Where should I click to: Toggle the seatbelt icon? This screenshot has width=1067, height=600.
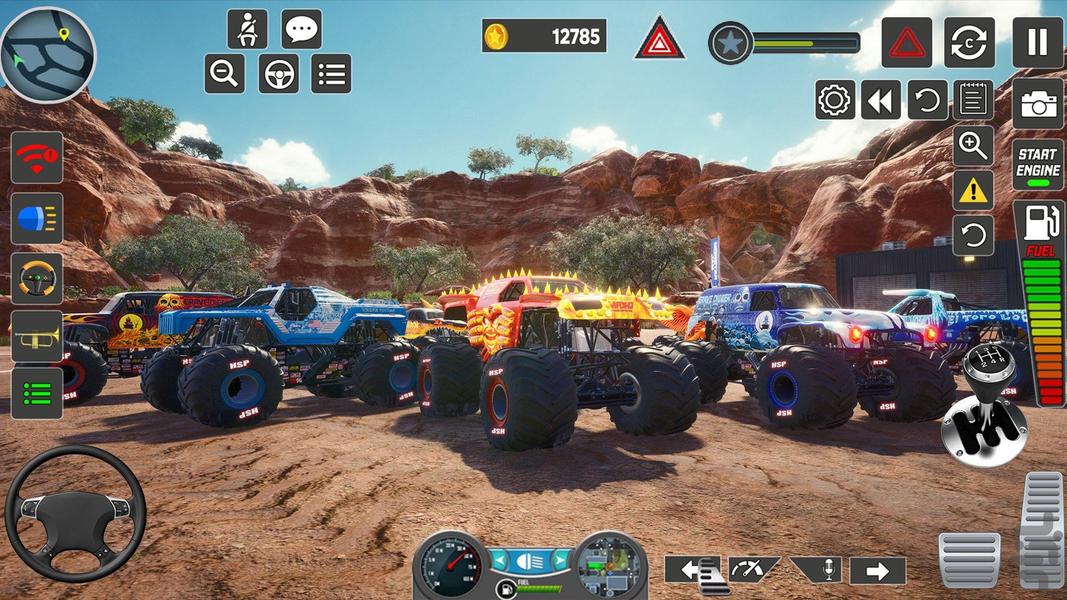point(247,29)
